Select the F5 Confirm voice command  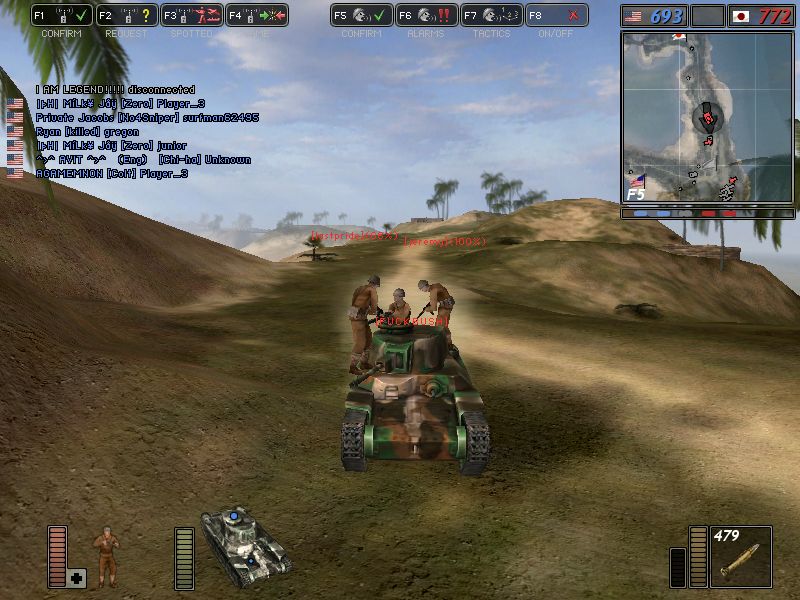361,15
